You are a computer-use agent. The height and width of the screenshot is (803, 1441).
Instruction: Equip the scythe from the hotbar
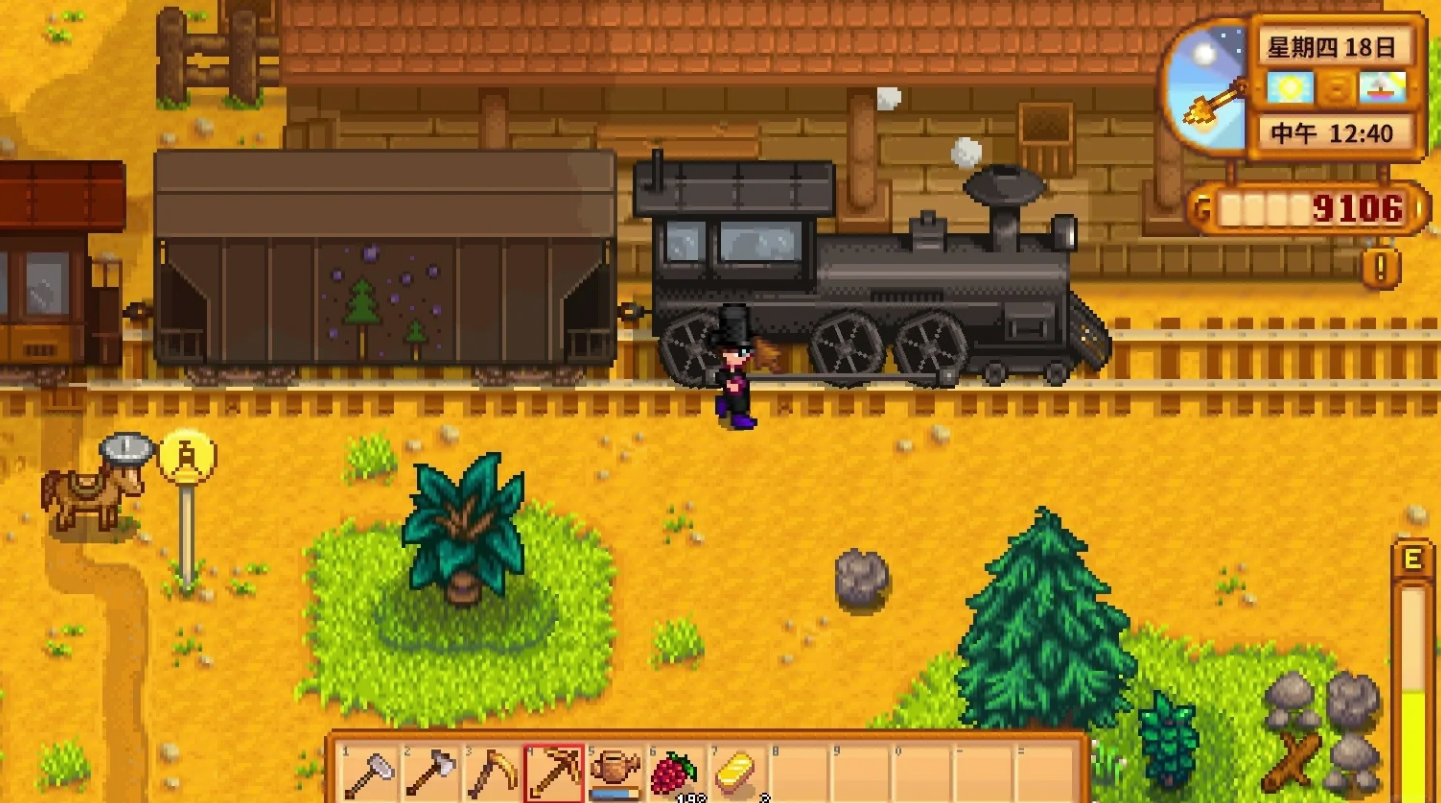pyautogui.click(x=491, y=772)
